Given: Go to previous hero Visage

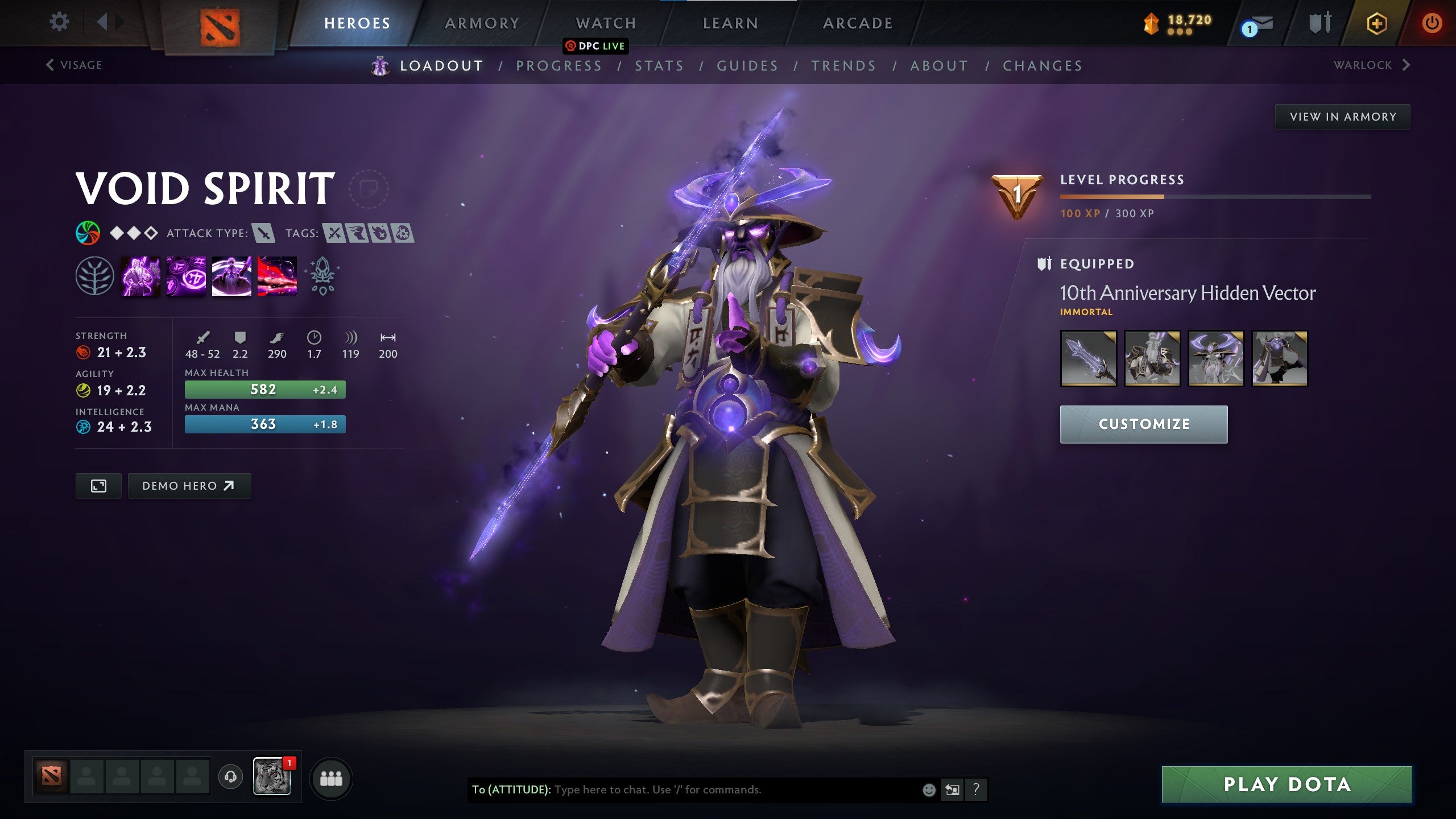Looking at the screenshot, I should 73,65.
